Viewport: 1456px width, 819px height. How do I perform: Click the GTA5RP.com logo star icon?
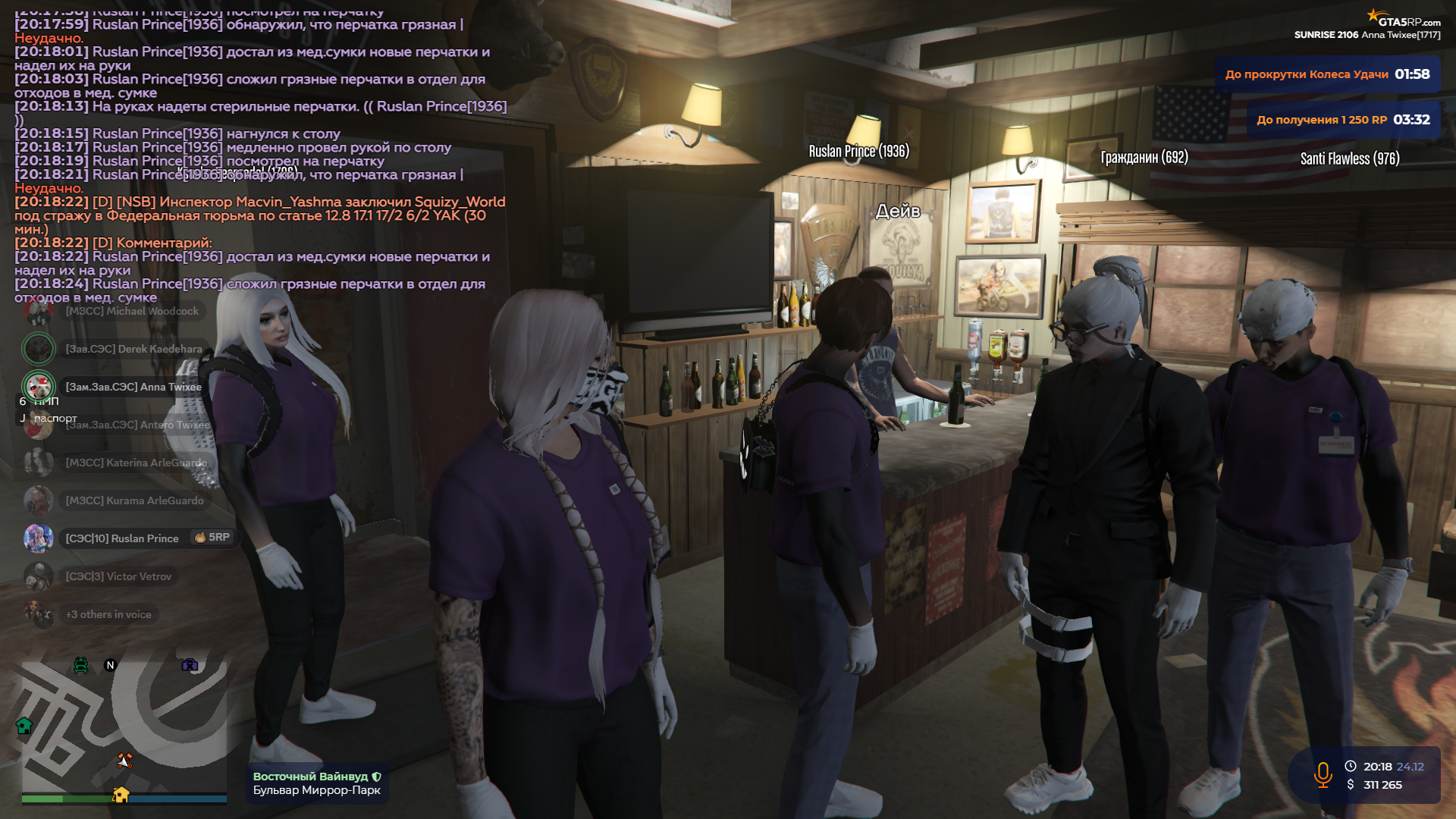click(1374, 14)
